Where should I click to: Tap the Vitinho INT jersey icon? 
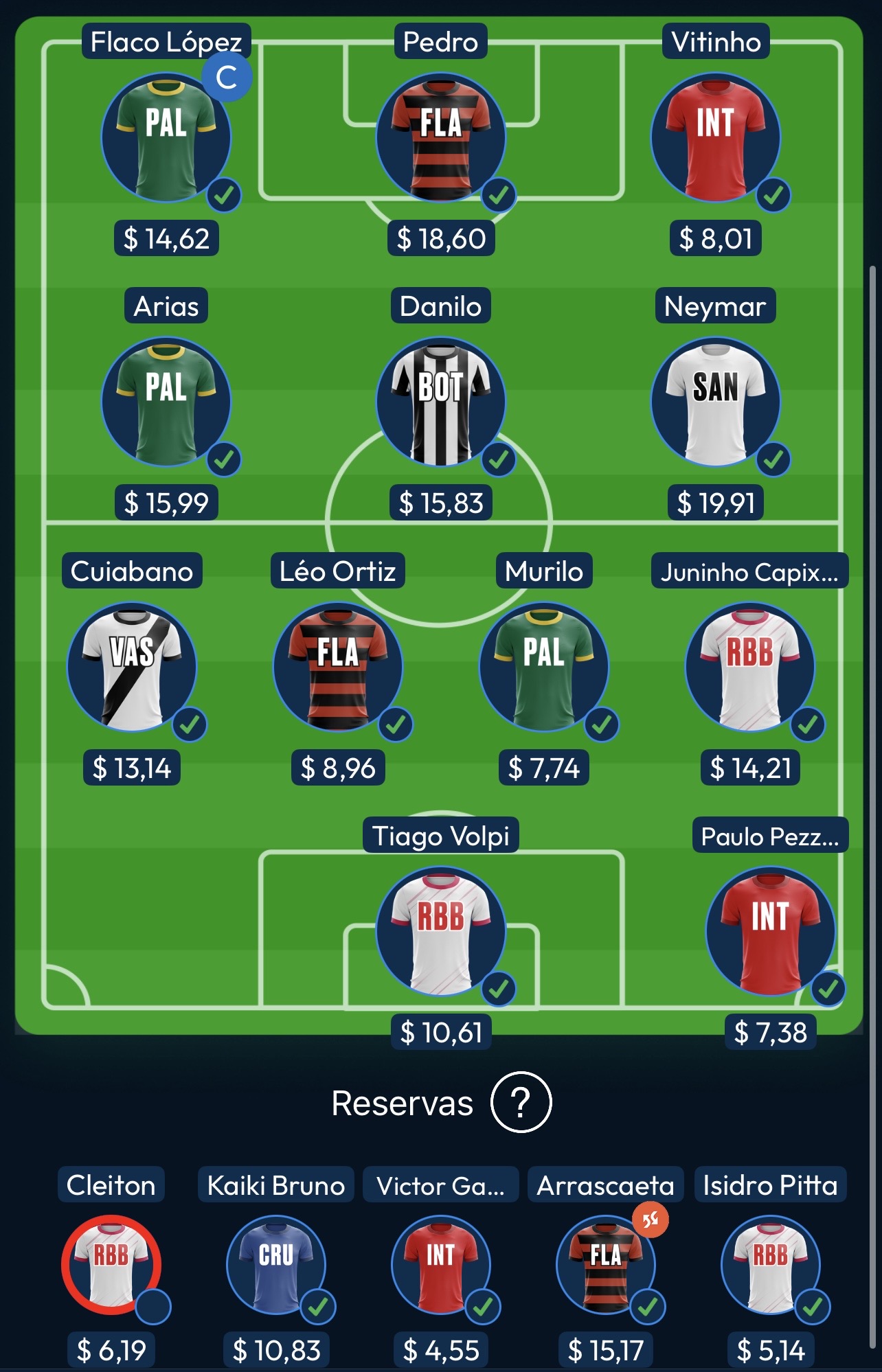pyautogui.click(x=716, y=136)
